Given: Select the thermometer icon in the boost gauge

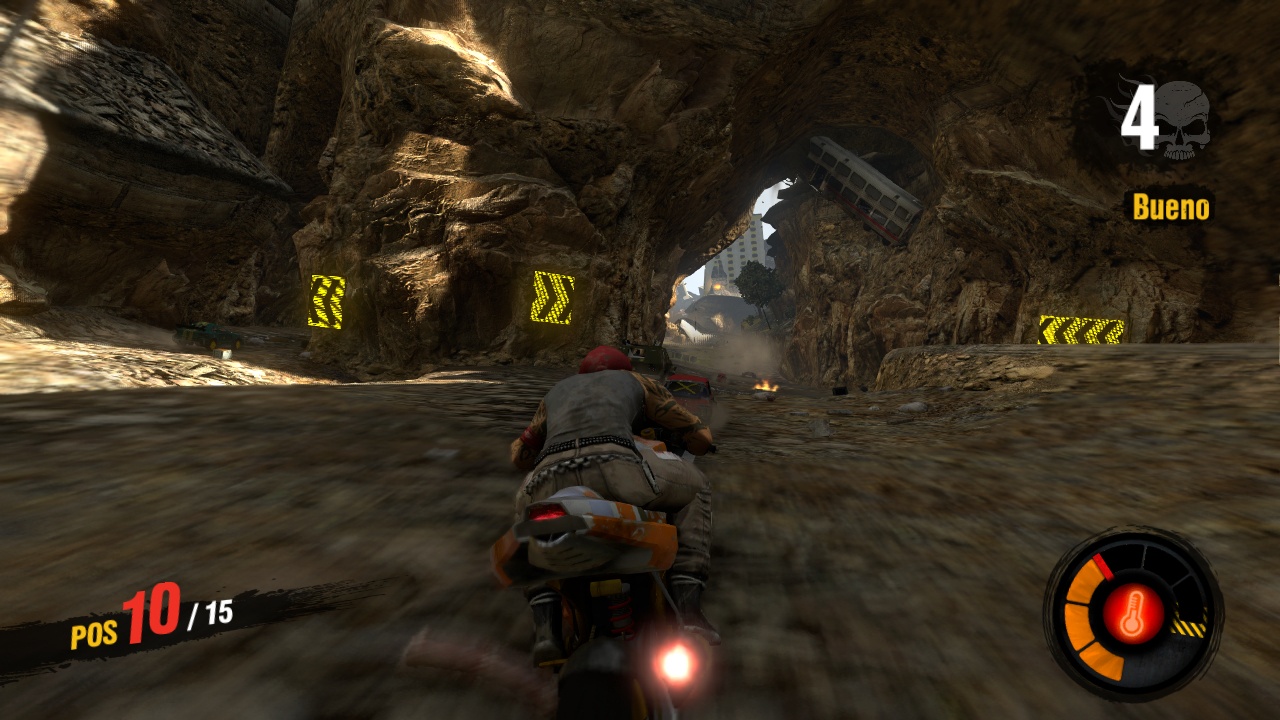Looking at the screenshot, I should (1135, 613).
